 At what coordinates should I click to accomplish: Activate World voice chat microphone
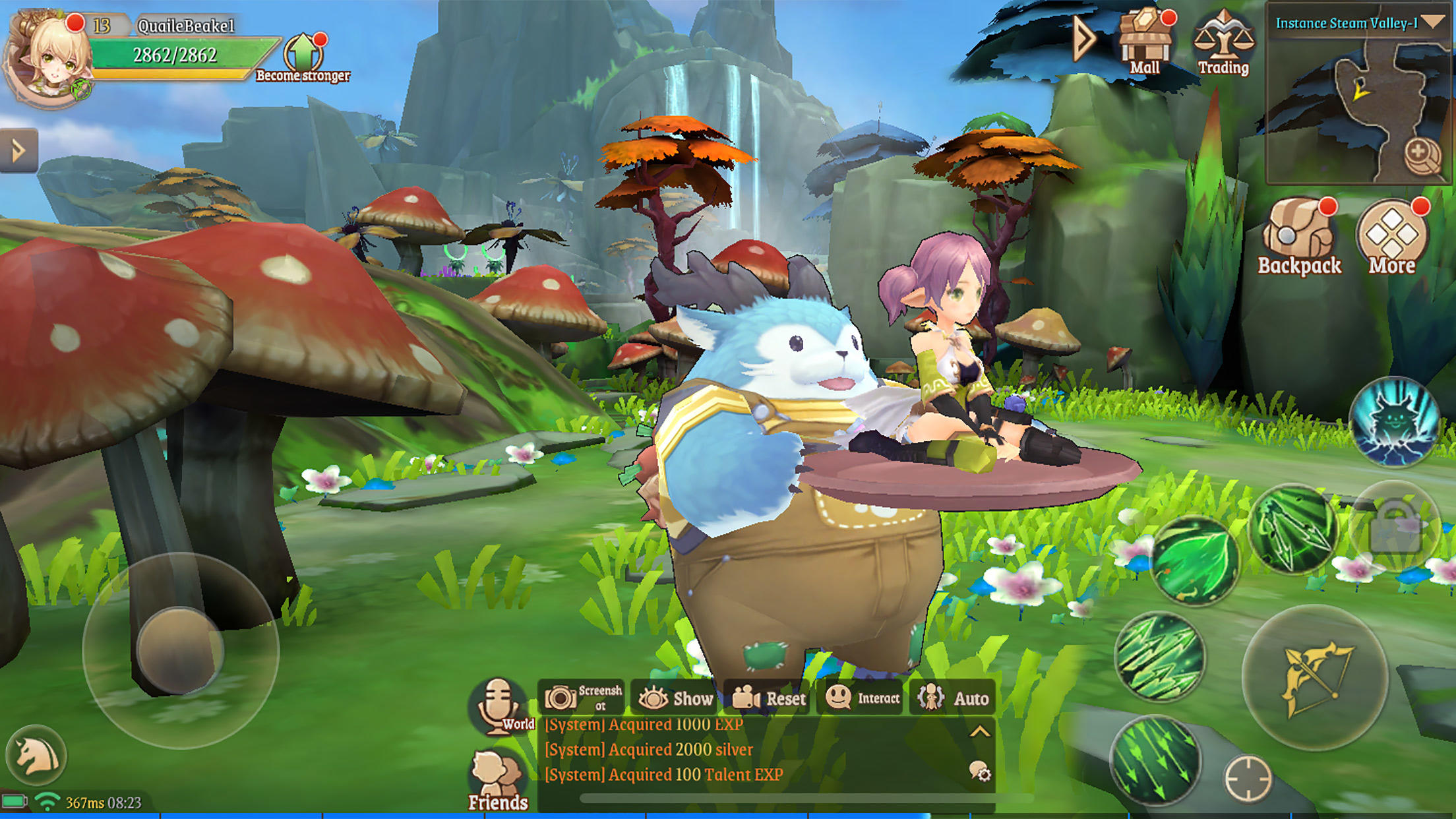[x=499, y=706]
